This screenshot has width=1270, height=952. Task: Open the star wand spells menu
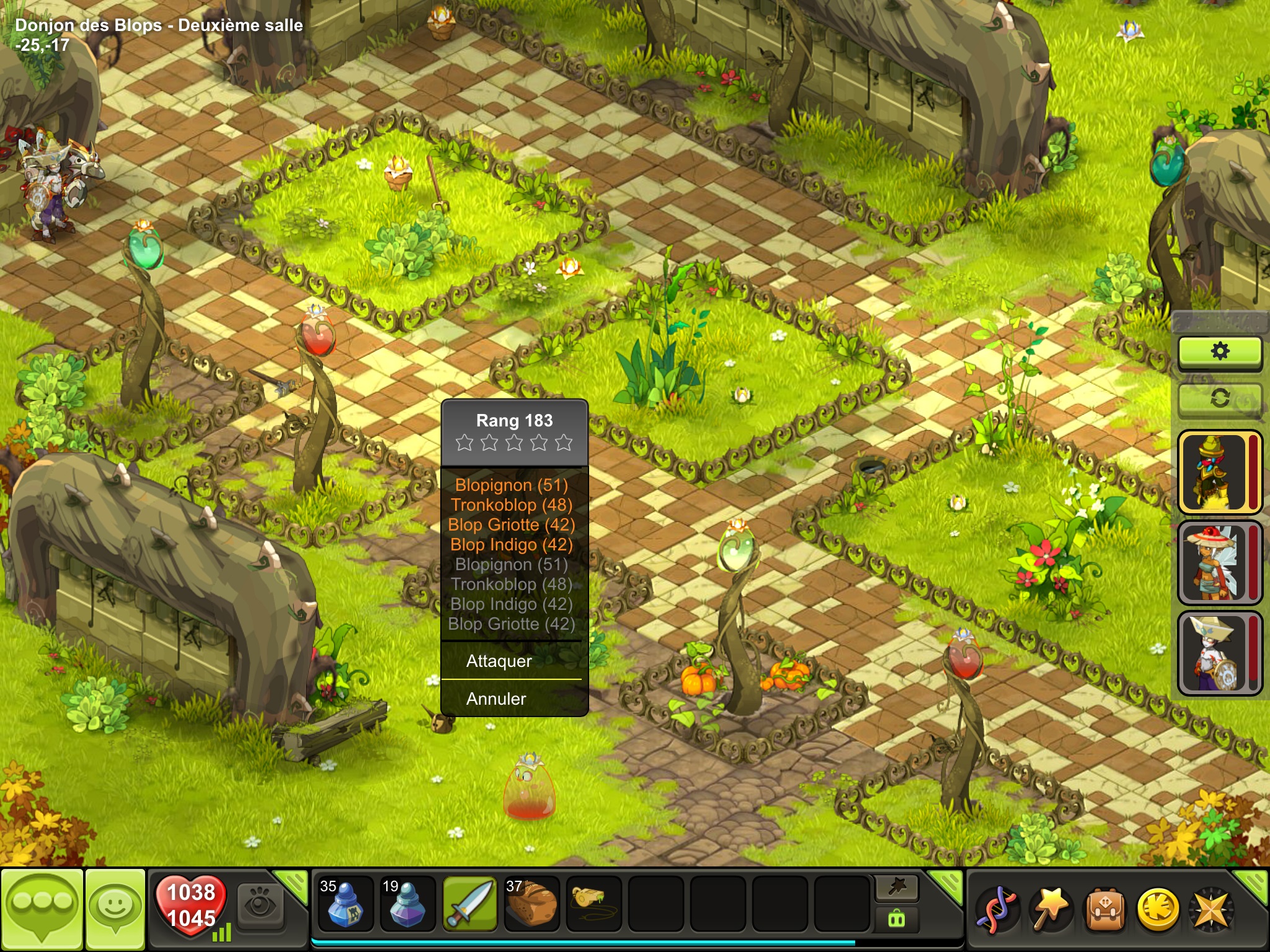[1050, 910]
